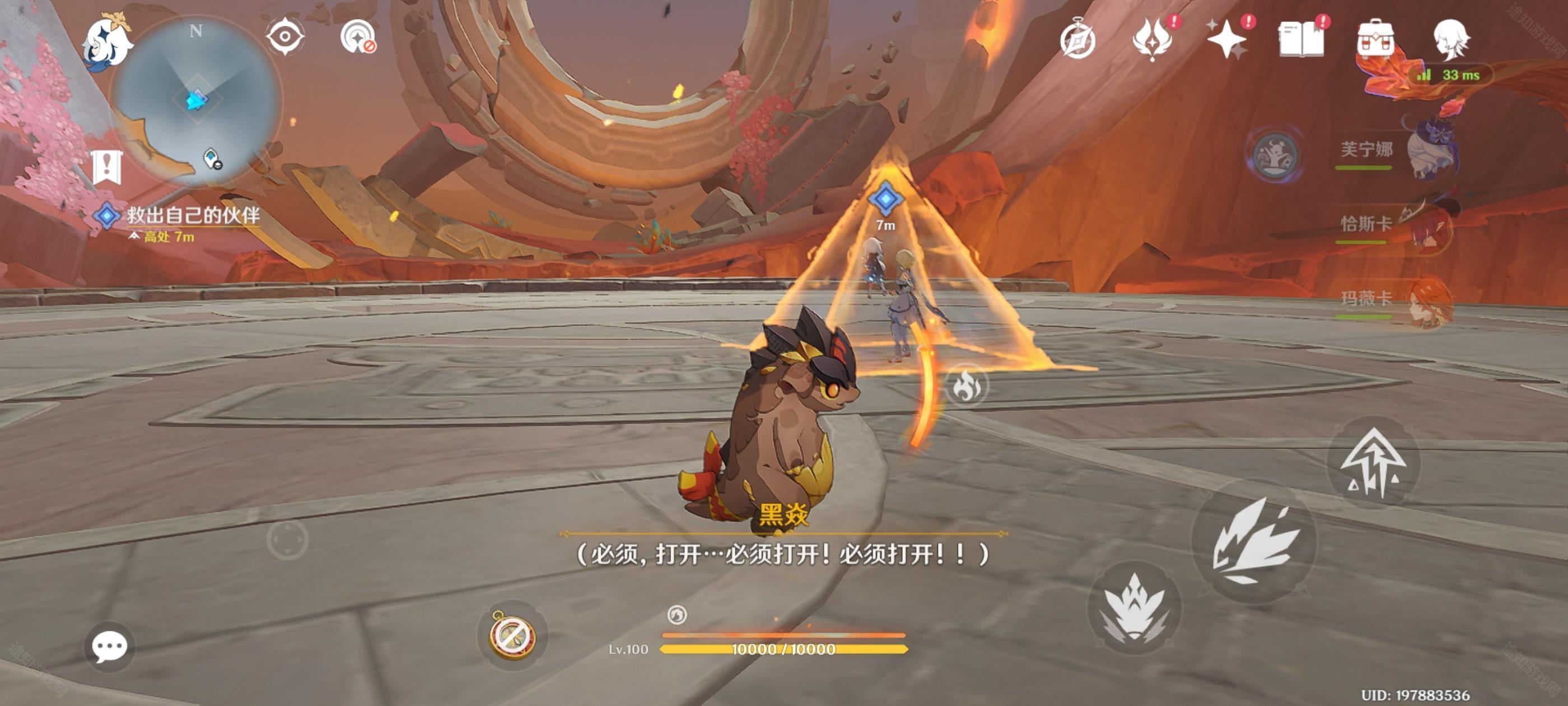Open the adventurer handbook book icon
Viewport: 1568px width, 706px height.
tap(1301, 40)
